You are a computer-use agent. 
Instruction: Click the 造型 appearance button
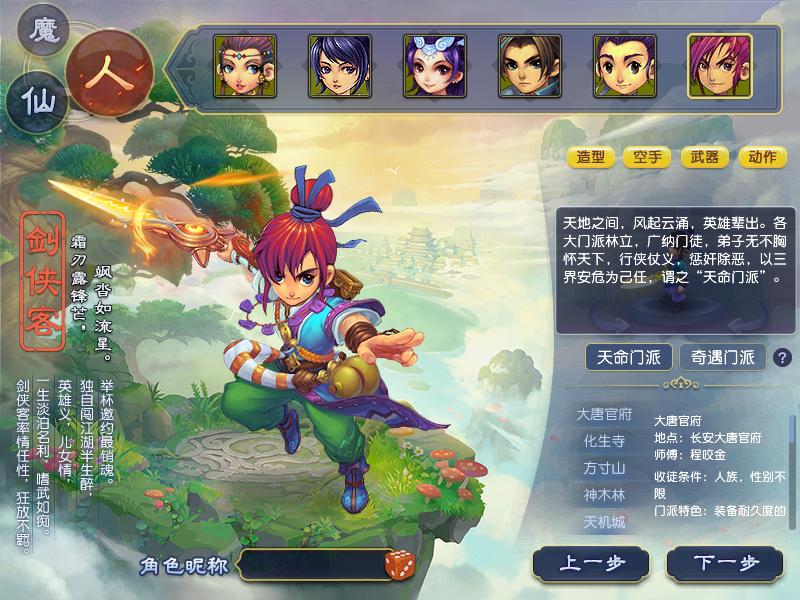pyautogui.click(x=591, y=157)
